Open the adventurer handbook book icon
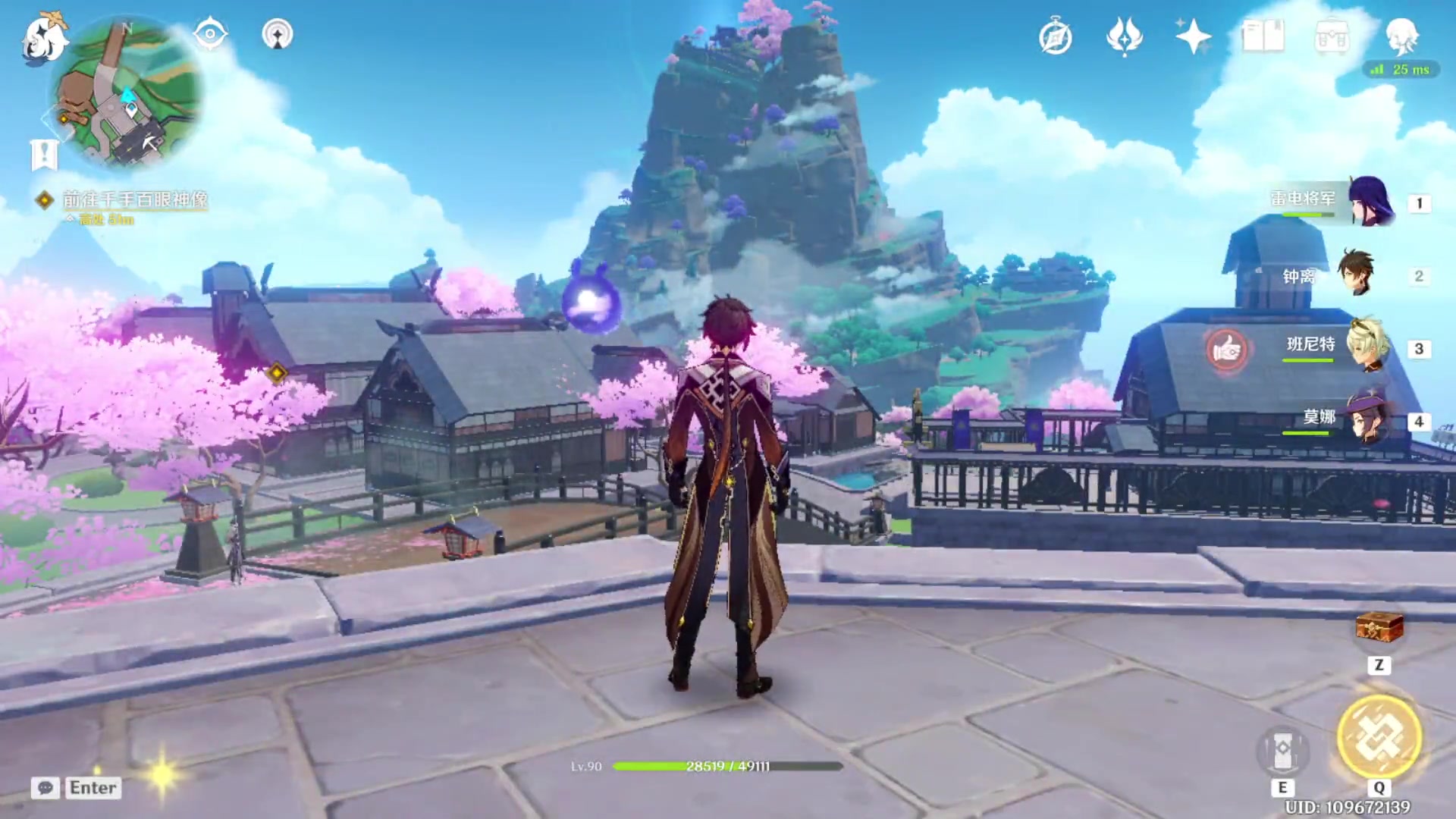 tap(1263, 36)
